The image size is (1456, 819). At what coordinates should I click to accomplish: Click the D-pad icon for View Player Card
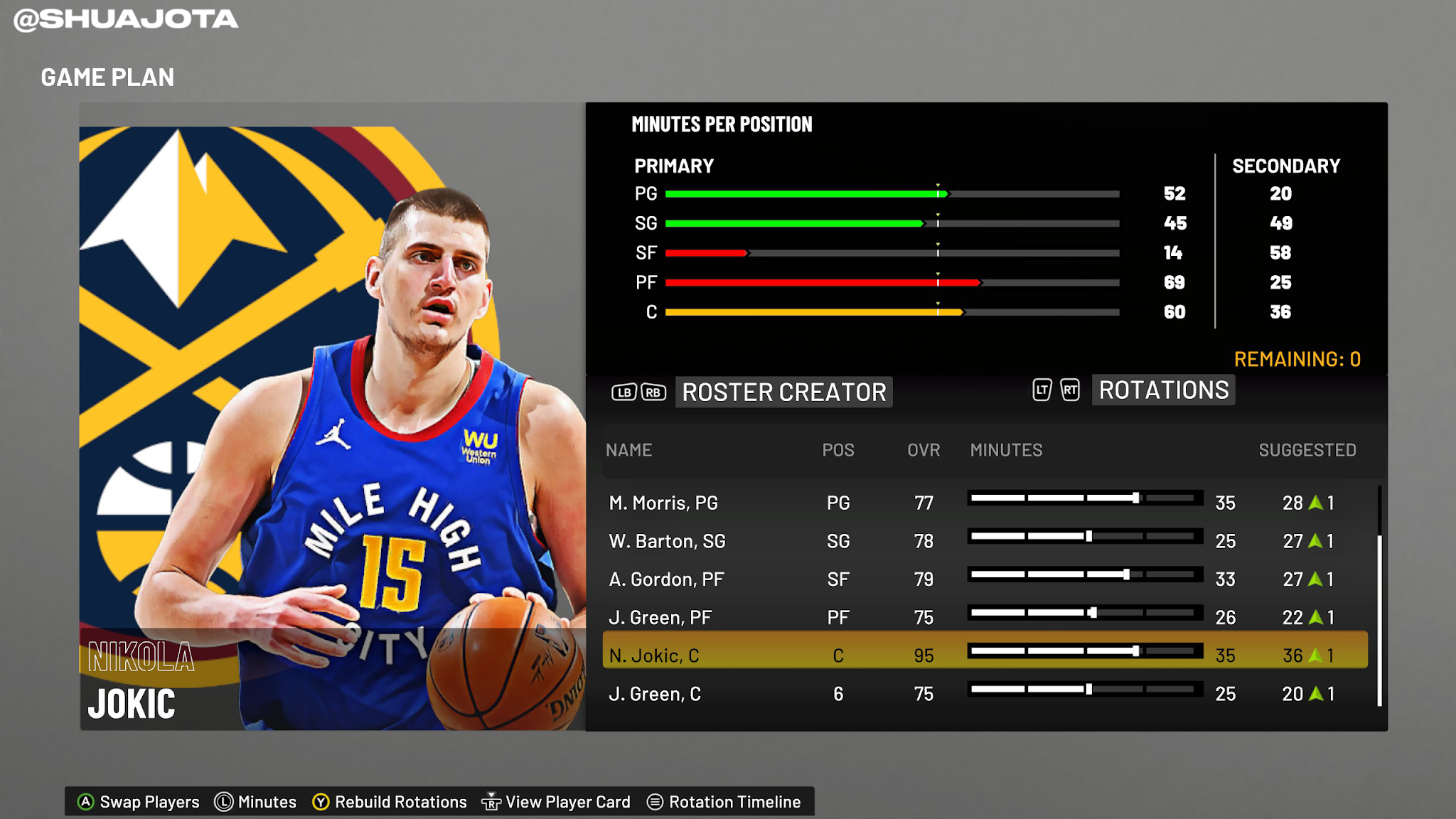pyautogui.click(x=491, y=801)
